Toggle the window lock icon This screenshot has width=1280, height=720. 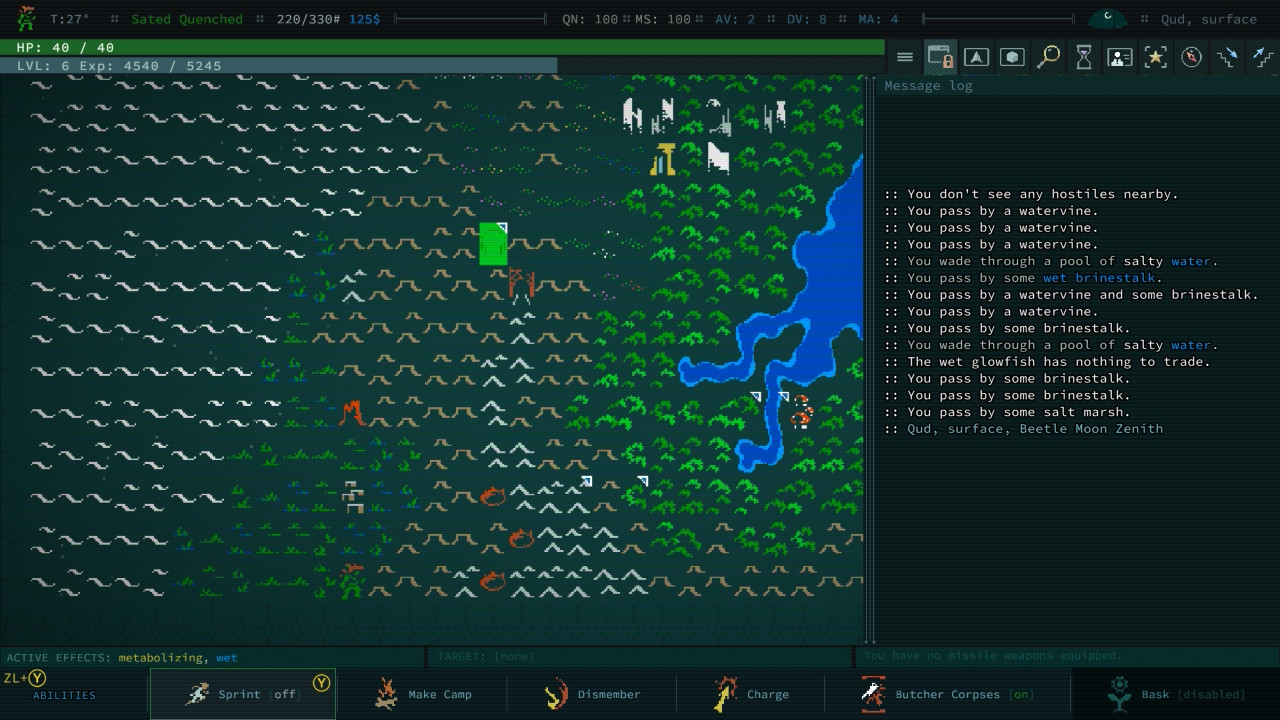(x=940, y=57)
